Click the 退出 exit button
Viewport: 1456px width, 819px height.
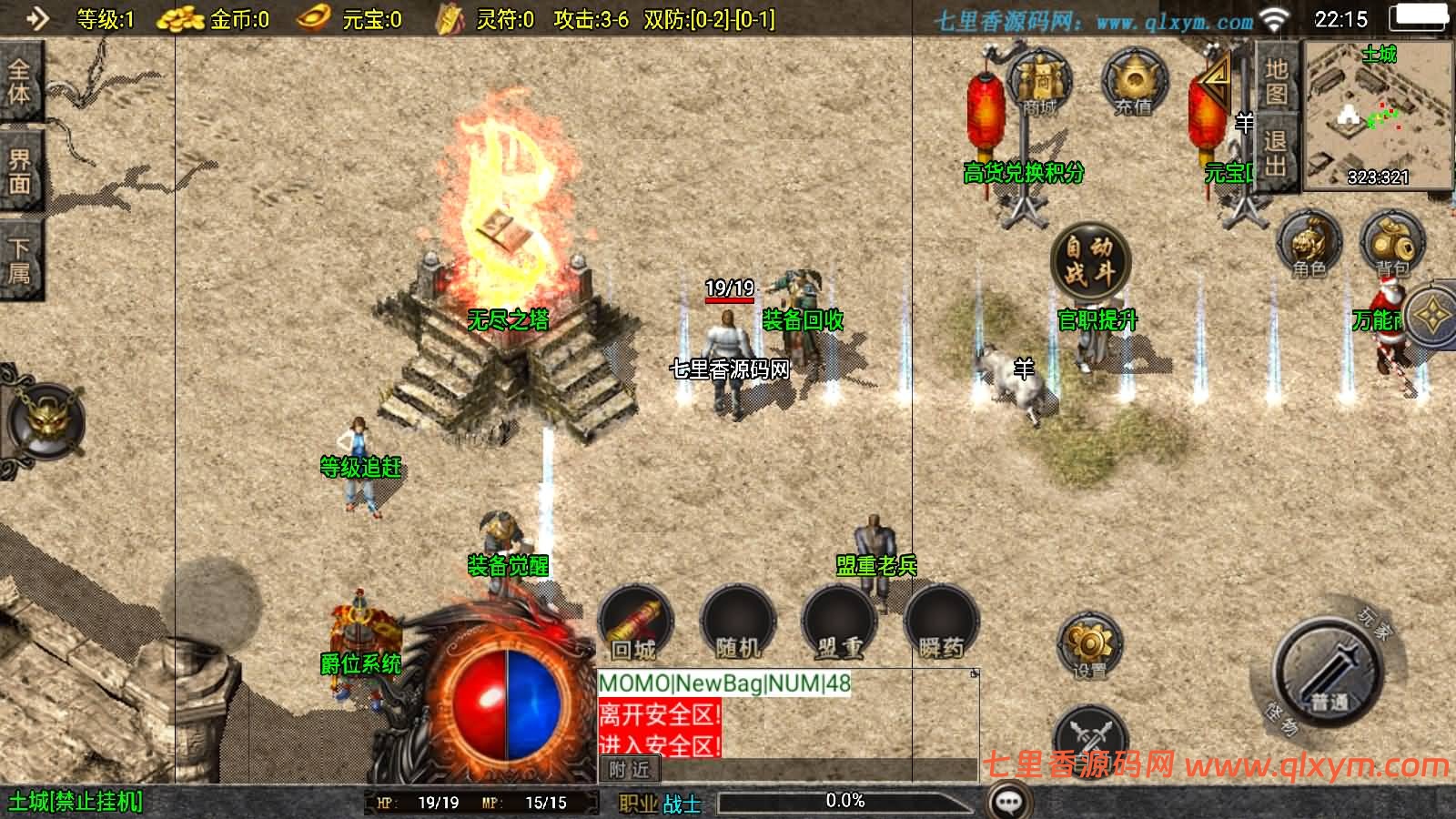tap(1276, 153)
